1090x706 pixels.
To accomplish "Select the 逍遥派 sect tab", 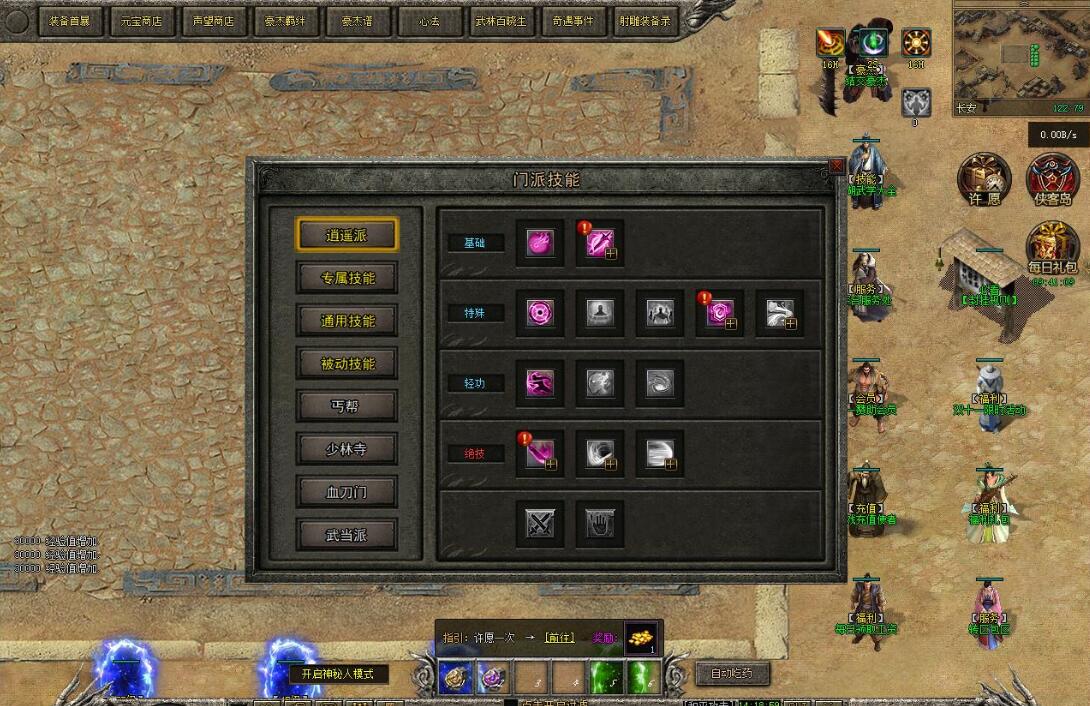I will pos(347,236).
